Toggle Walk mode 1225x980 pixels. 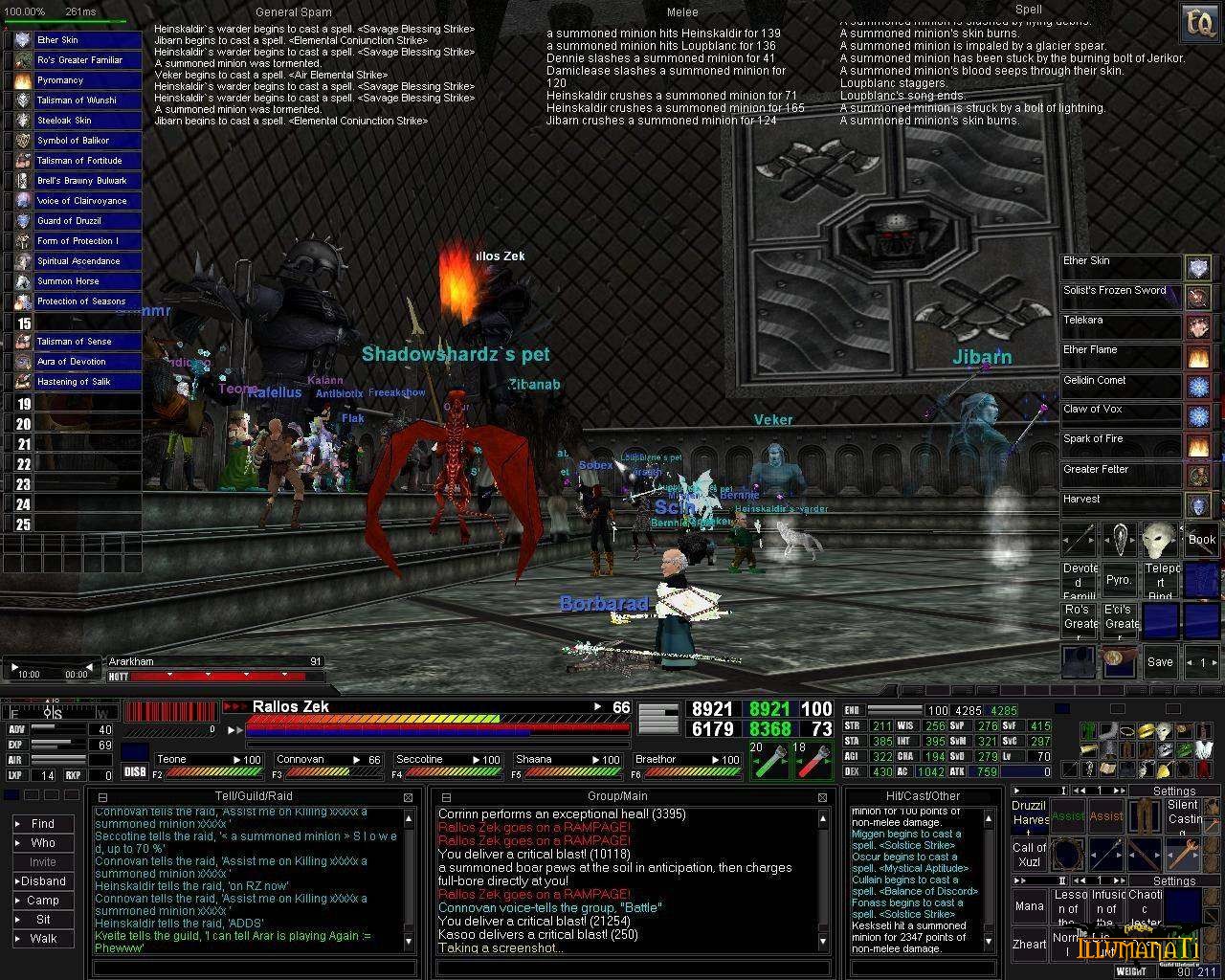click(42, 938)
